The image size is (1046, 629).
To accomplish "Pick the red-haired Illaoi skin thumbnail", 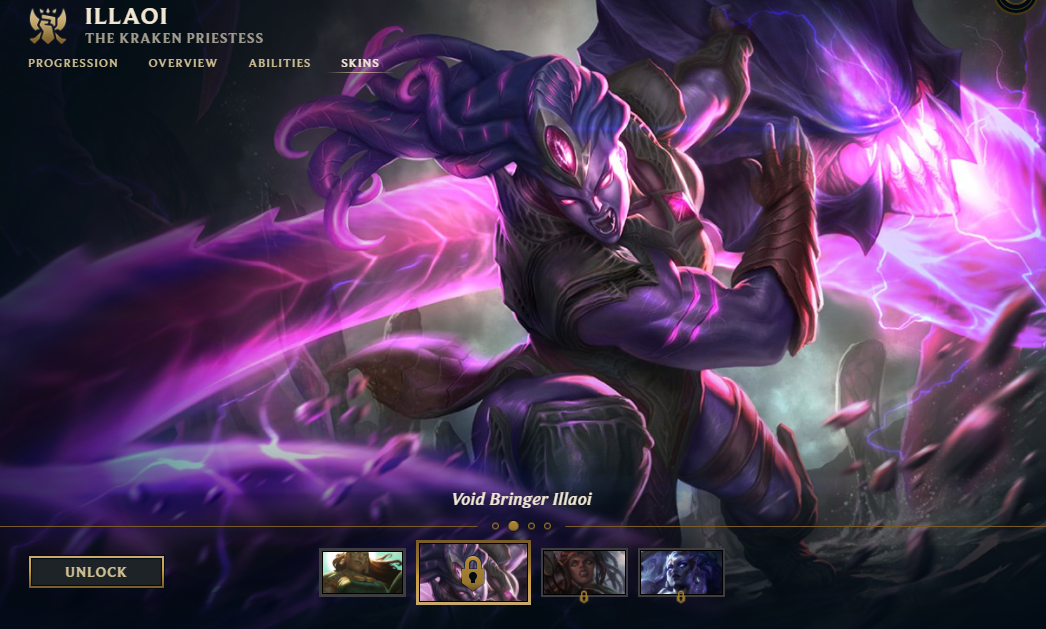I will [x=584, y=572].
